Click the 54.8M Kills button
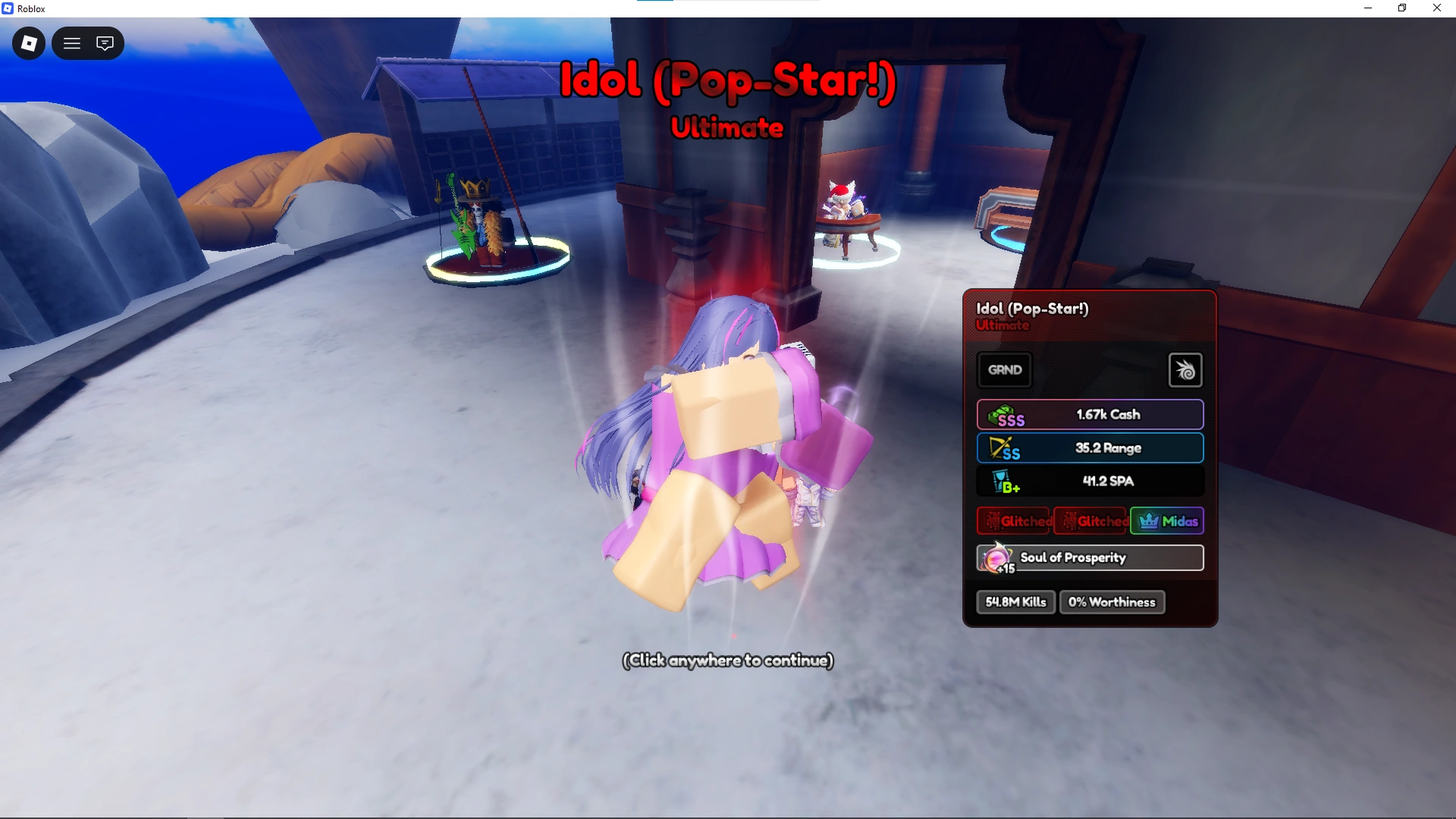The width and height of the screenshot is (1456, 819). [x=1015, y=601]
